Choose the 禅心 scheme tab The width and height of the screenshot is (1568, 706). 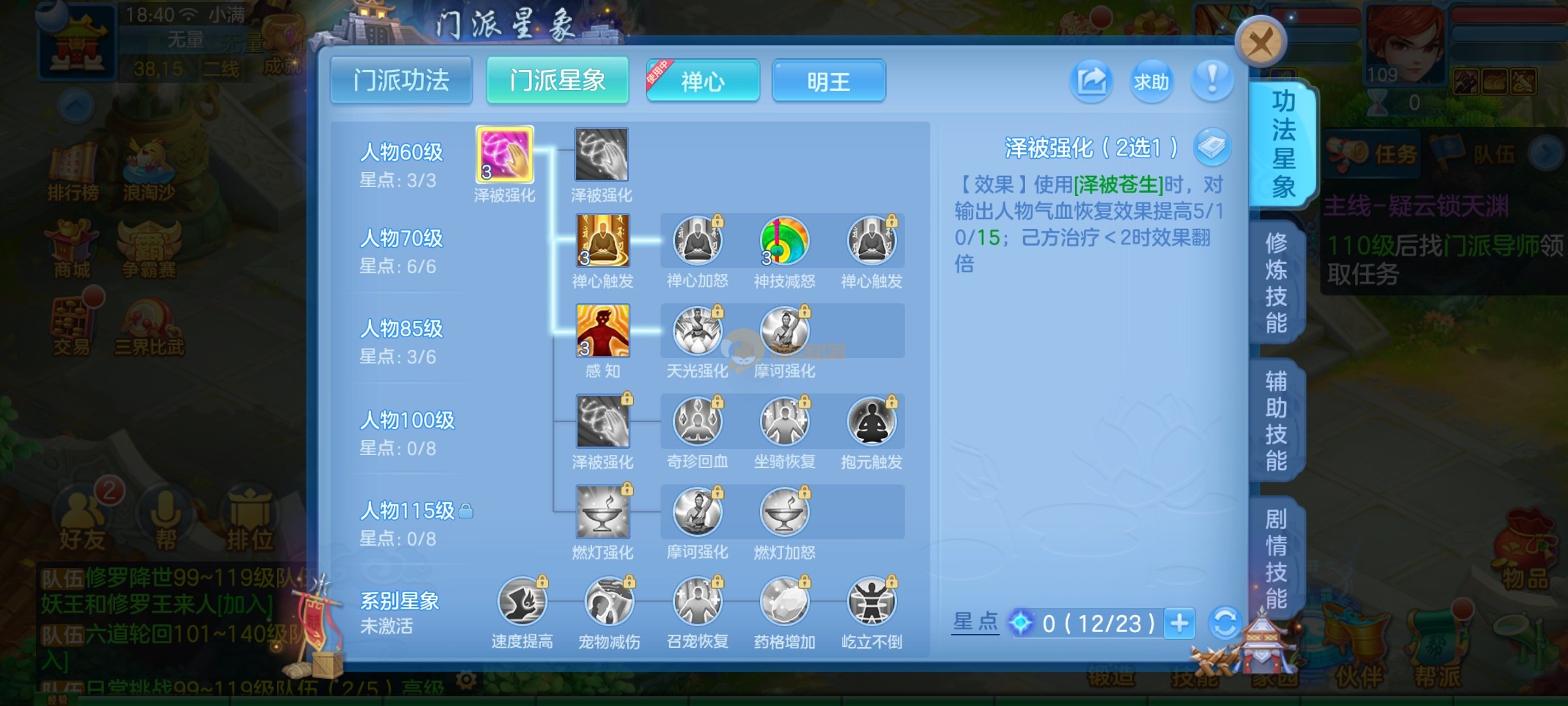tap(703, 82)
